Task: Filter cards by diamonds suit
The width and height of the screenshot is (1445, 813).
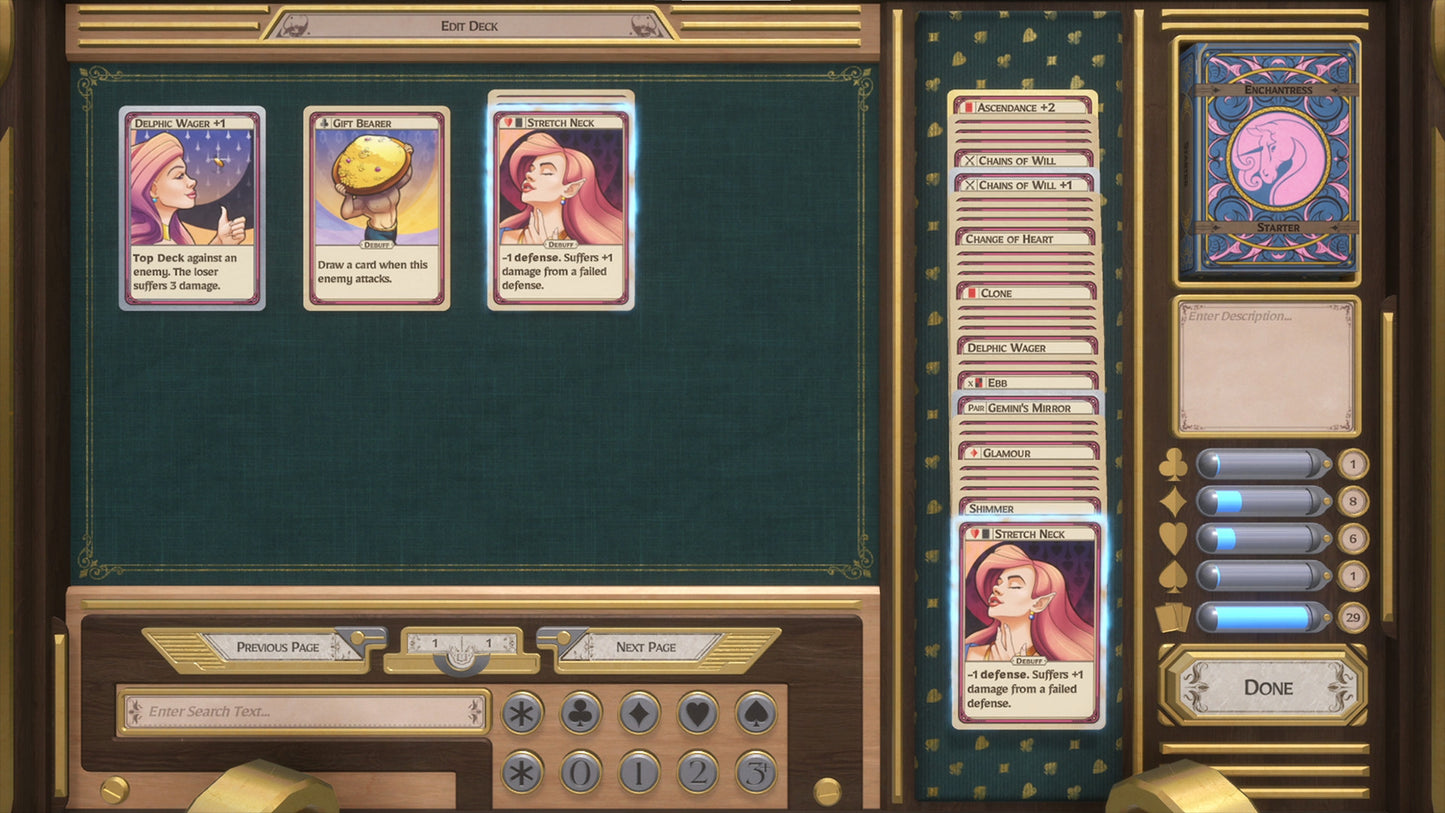Action: point(639,713)
